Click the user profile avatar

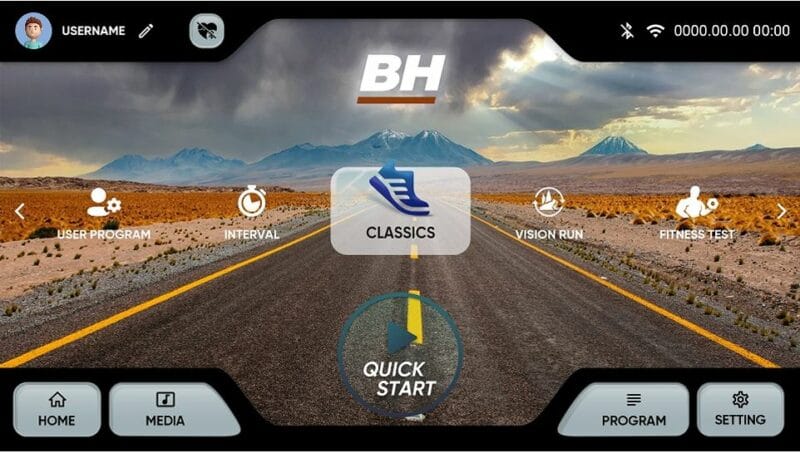click(33, 30)
